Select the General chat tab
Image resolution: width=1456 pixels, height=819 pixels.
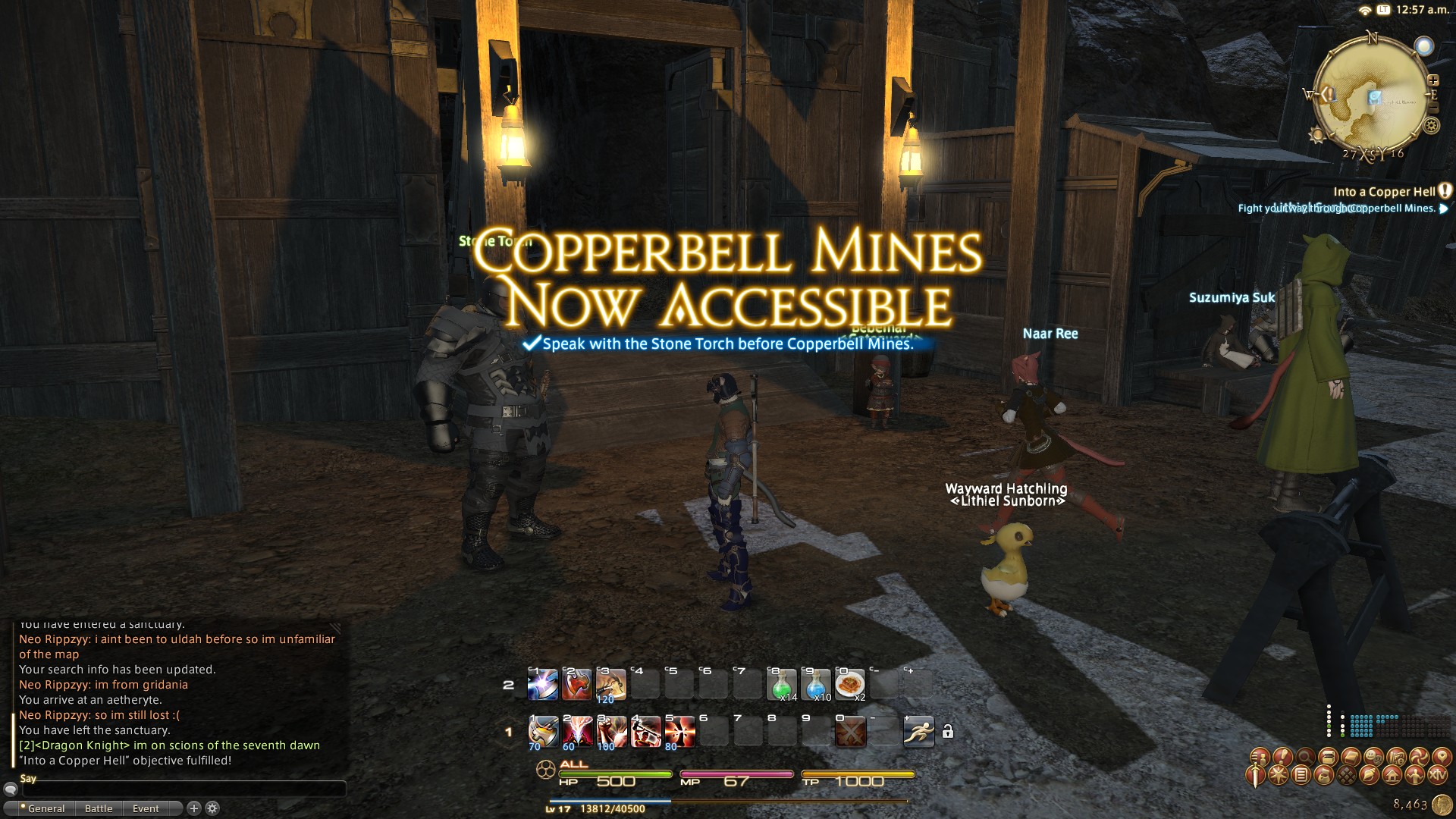45,808
